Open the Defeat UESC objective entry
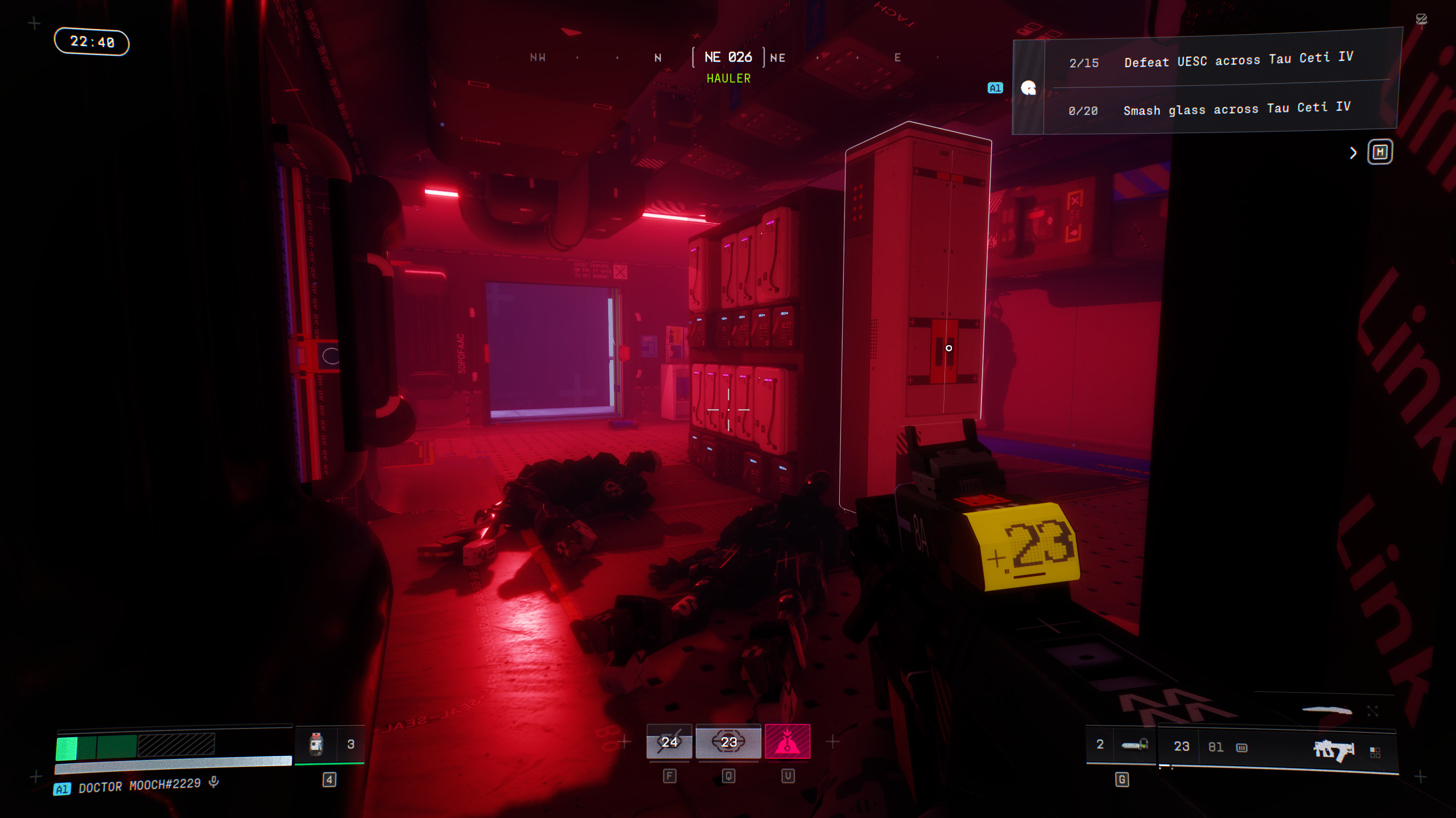This screenshot has height=818, width=1456. pyautogui.click(x=1237, y=60)
